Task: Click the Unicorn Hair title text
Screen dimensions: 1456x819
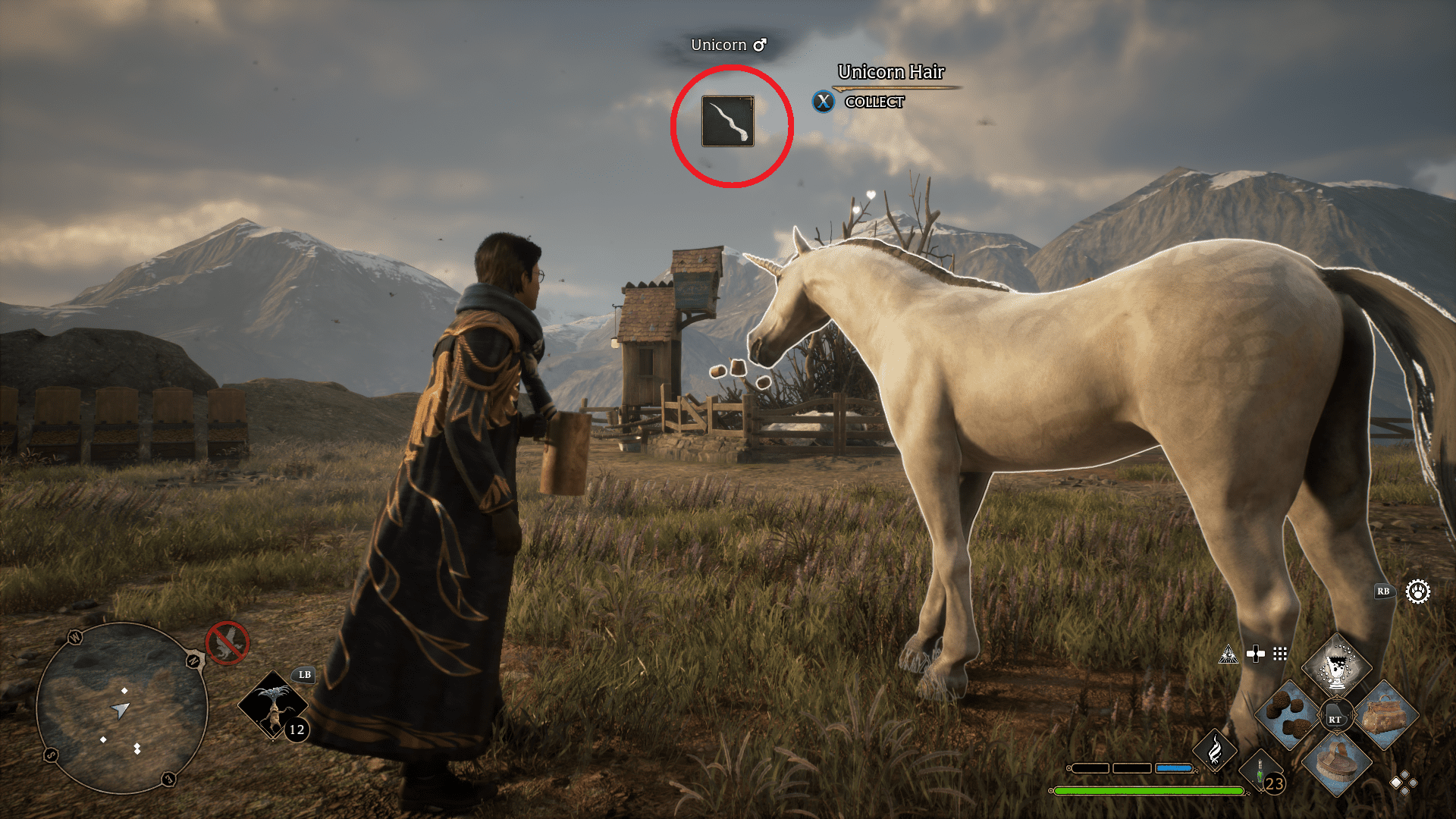Action: (x=891, y=73)
